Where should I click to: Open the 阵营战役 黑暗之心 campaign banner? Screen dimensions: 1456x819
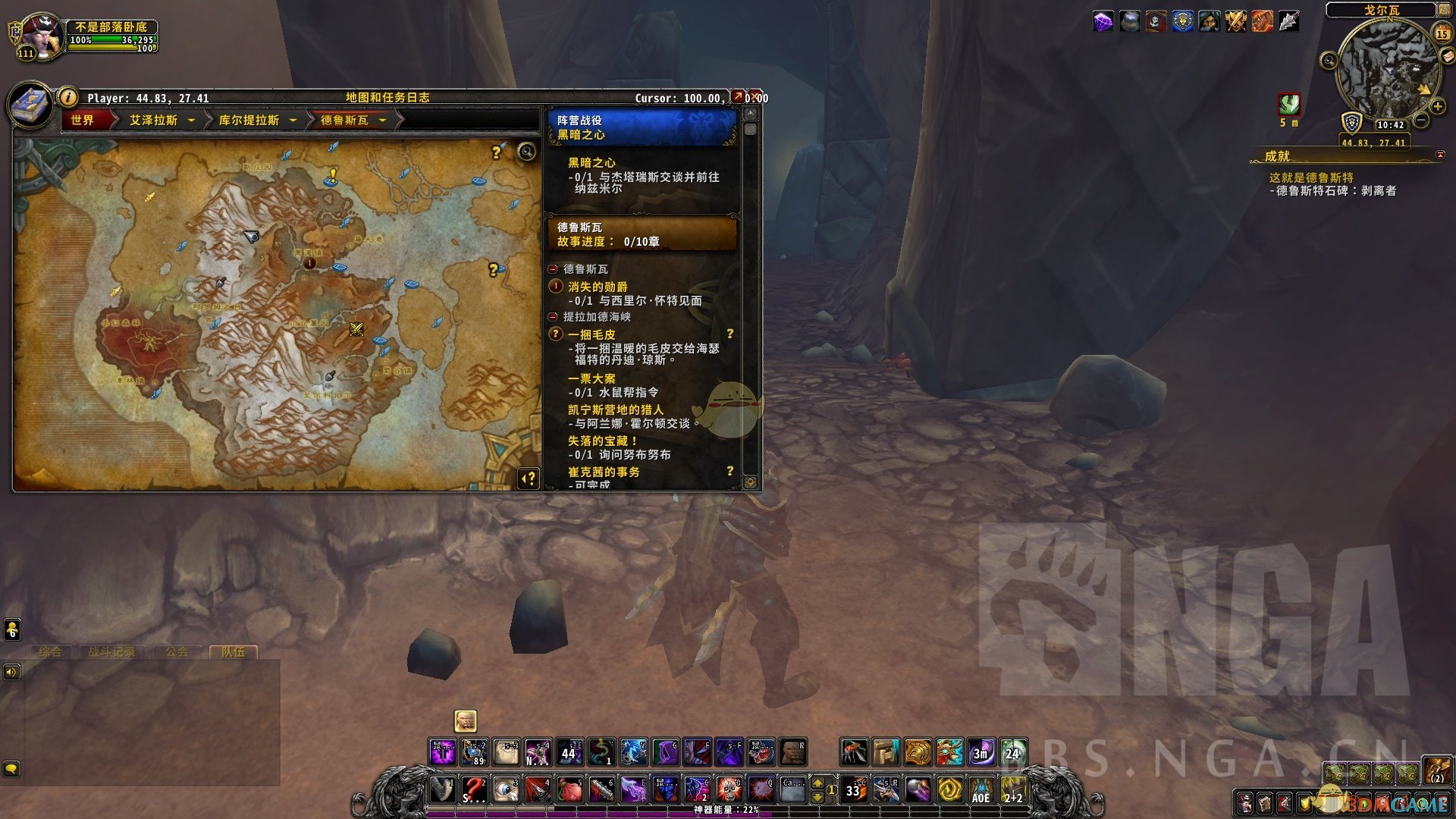[x=642, y=127]
